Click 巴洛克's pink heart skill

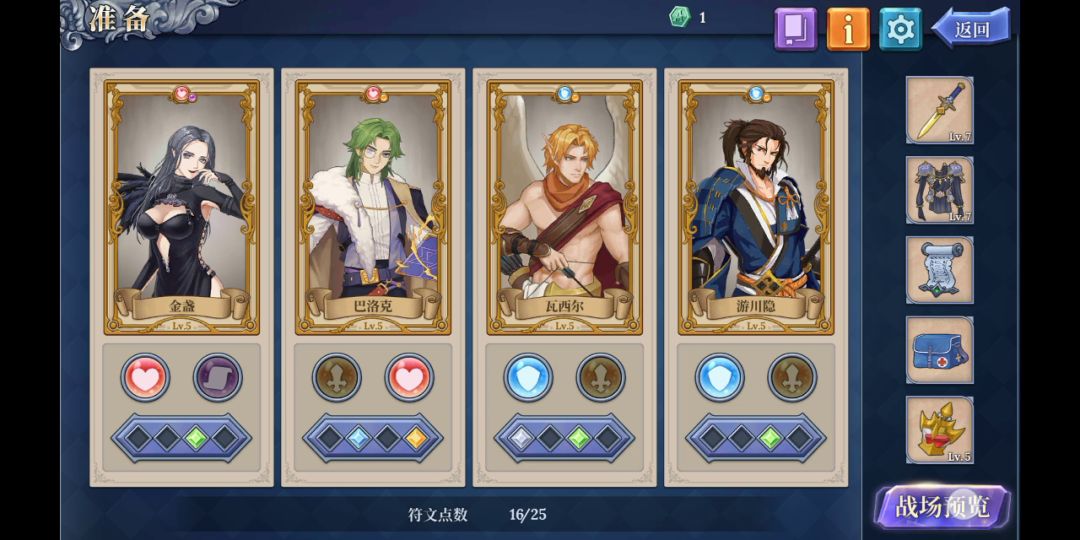click(x=409, y=378)
